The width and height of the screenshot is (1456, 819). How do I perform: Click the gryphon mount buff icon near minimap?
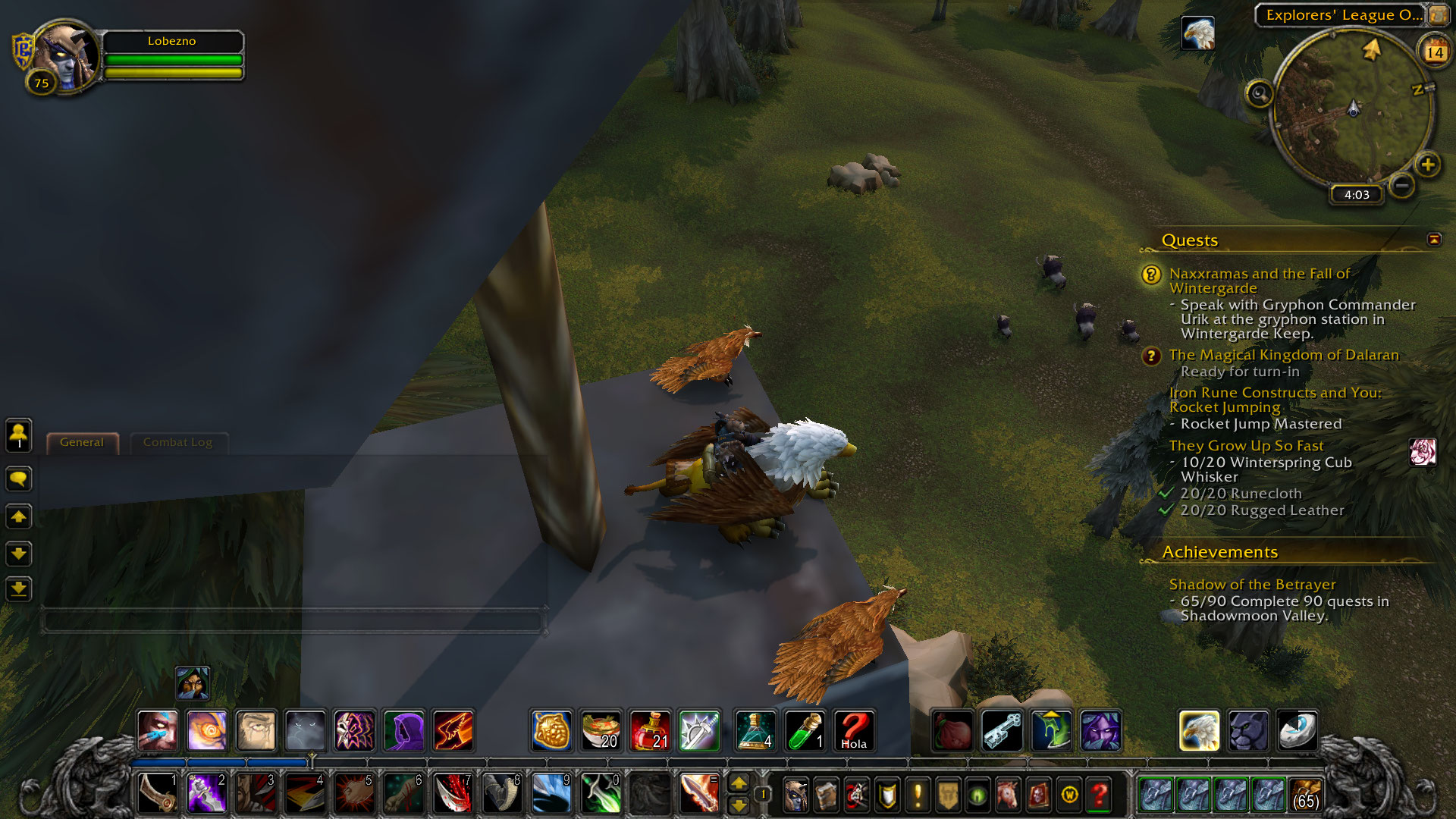pyautogui.click(x=1198, y=33)
